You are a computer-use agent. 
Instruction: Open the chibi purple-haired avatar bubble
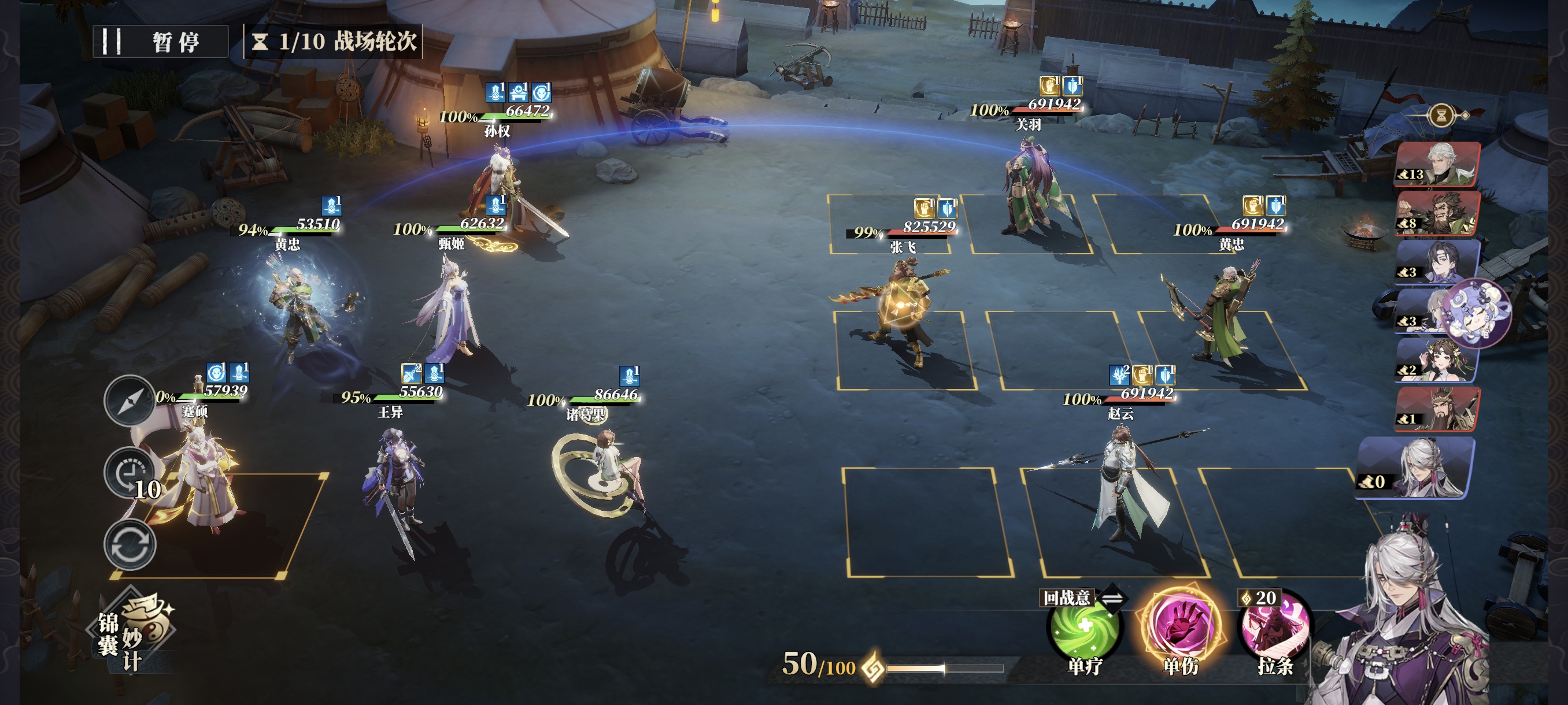[1477, 313]
